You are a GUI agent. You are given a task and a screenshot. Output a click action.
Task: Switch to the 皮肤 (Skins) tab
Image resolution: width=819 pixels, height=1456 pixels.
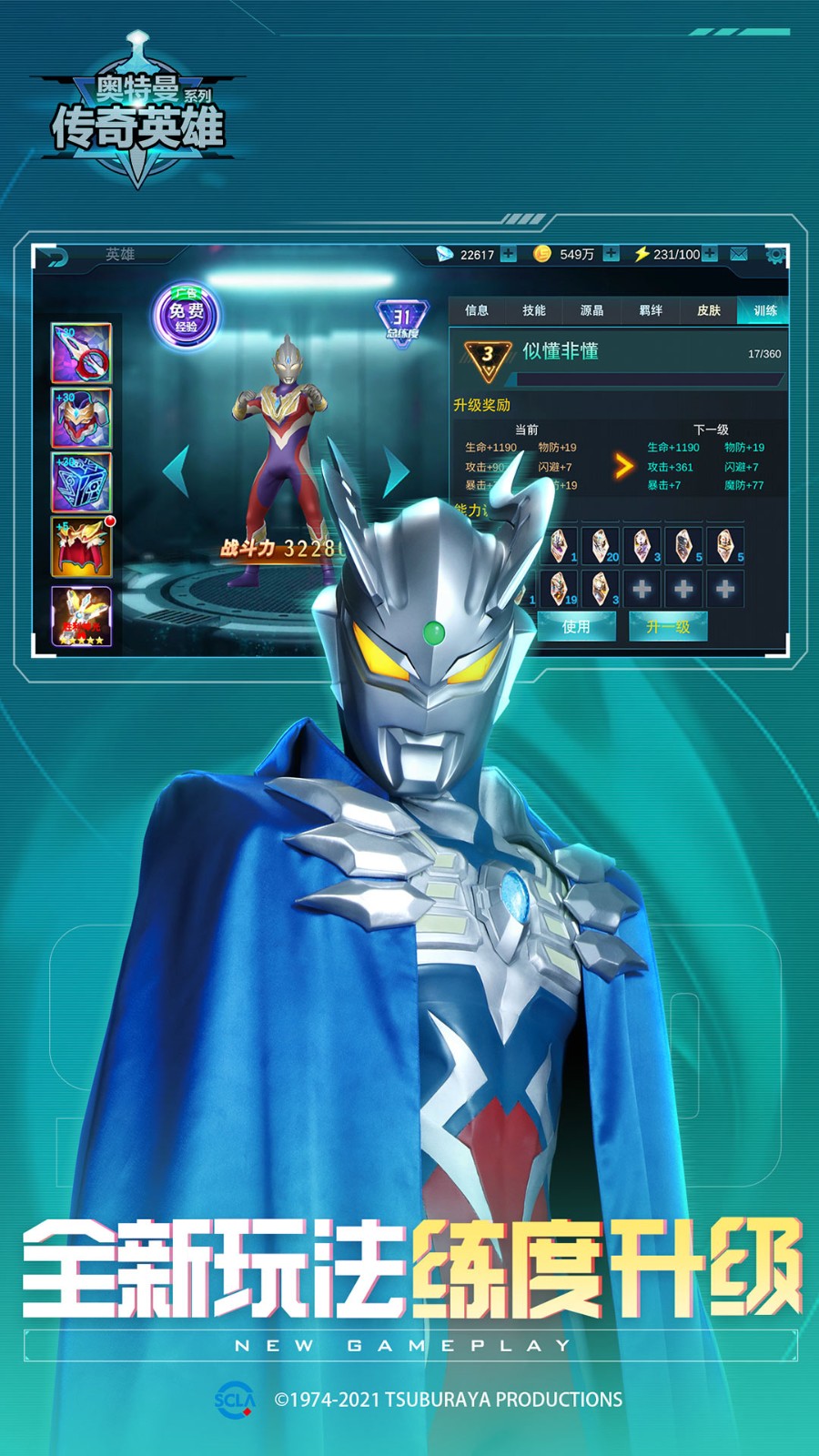tap(708, 310)
